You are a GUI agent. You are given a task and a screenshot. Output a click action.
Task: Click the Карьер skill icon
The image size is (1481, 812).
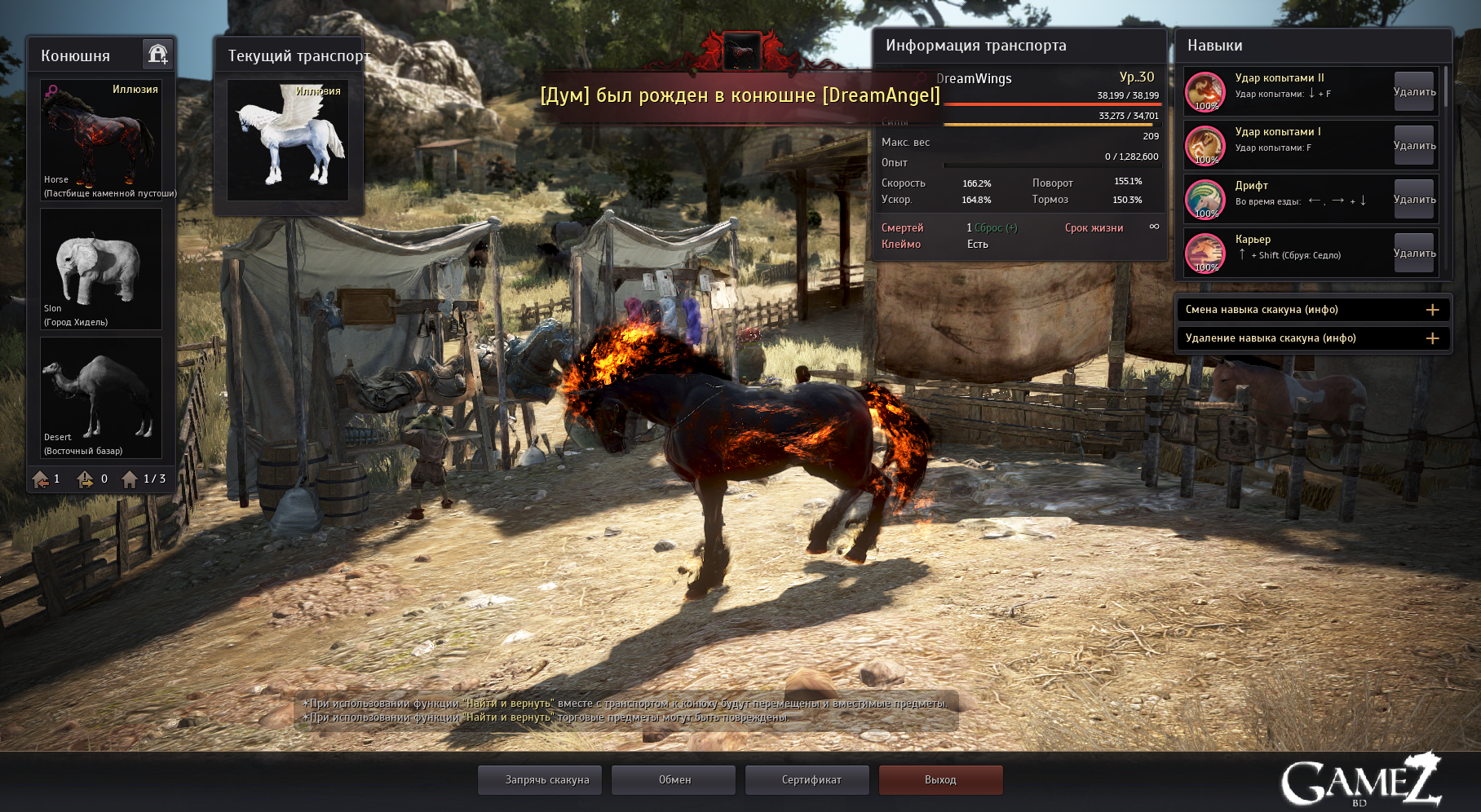point(1205,254)
